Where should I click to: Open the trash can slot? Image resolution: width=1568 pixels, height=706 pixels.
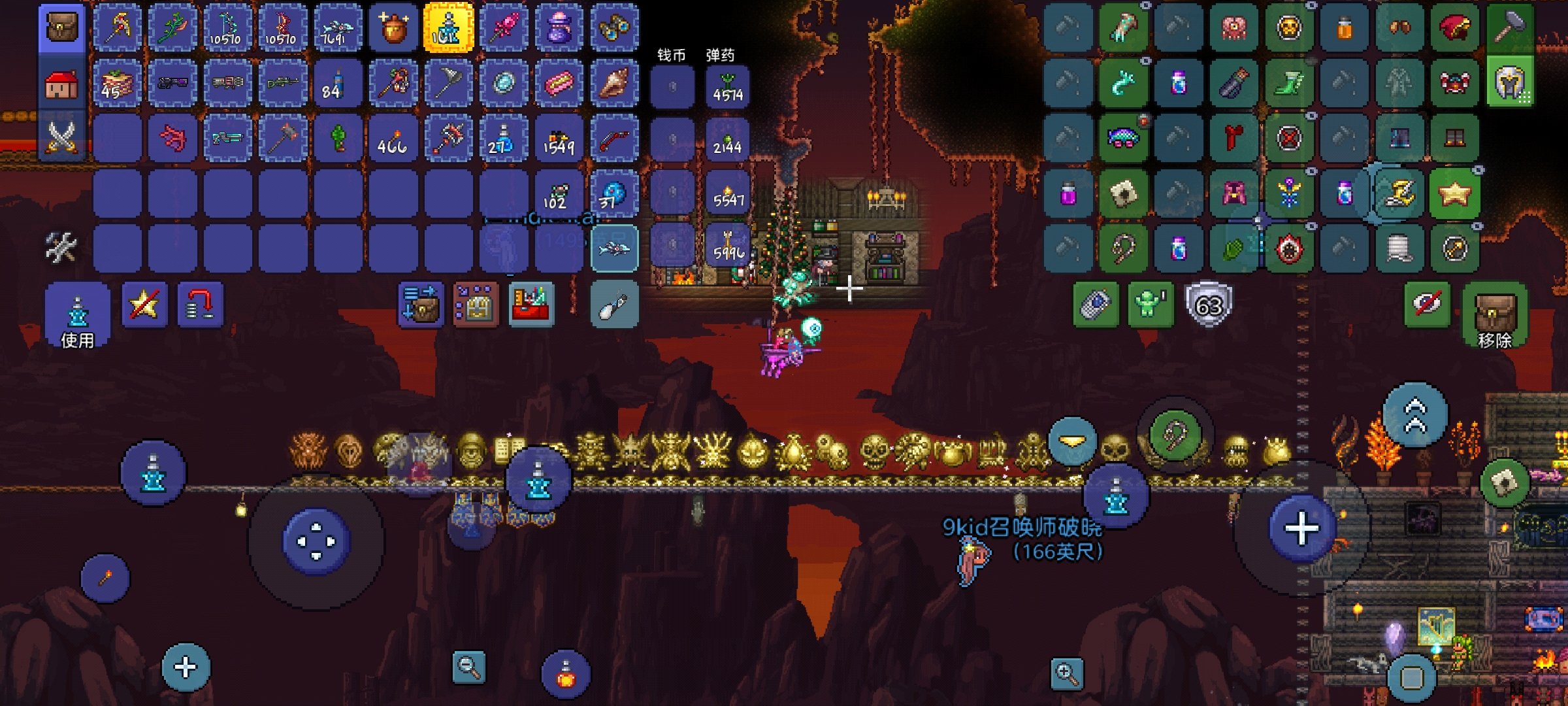614,305
